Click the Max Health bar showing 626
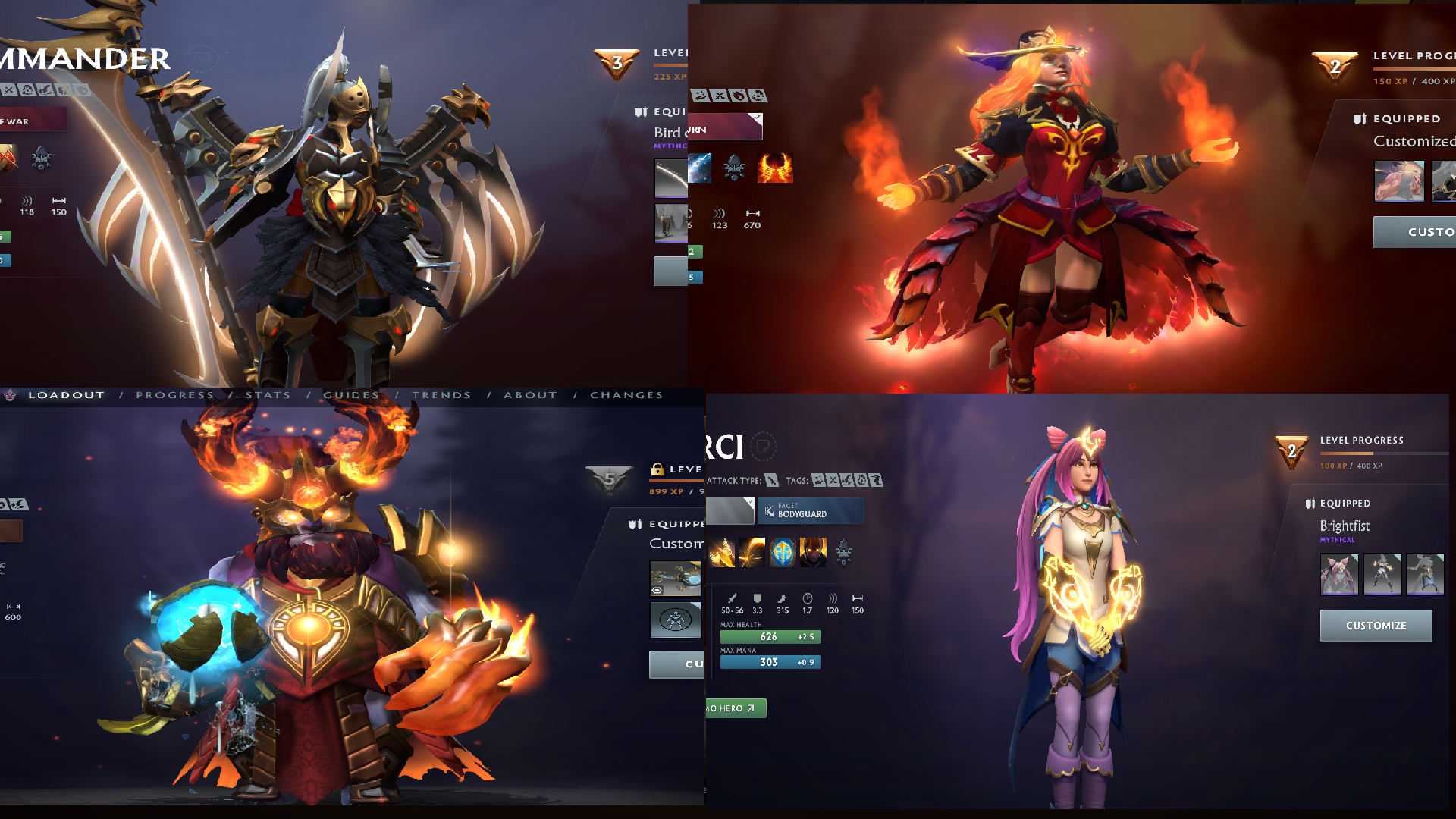Viewport: 1456px width, 819px height. point(769,636)
